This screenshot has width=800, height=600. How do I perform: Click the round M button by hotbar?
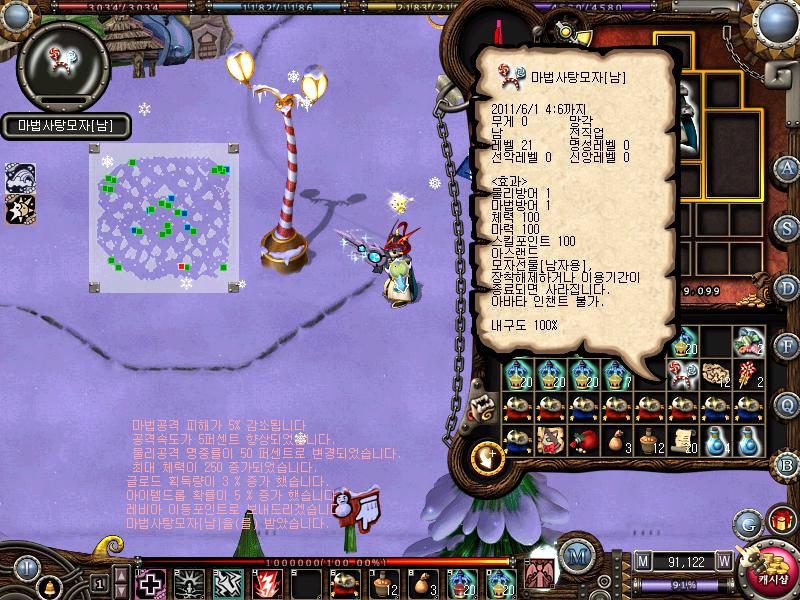click(x=574, y=556)
